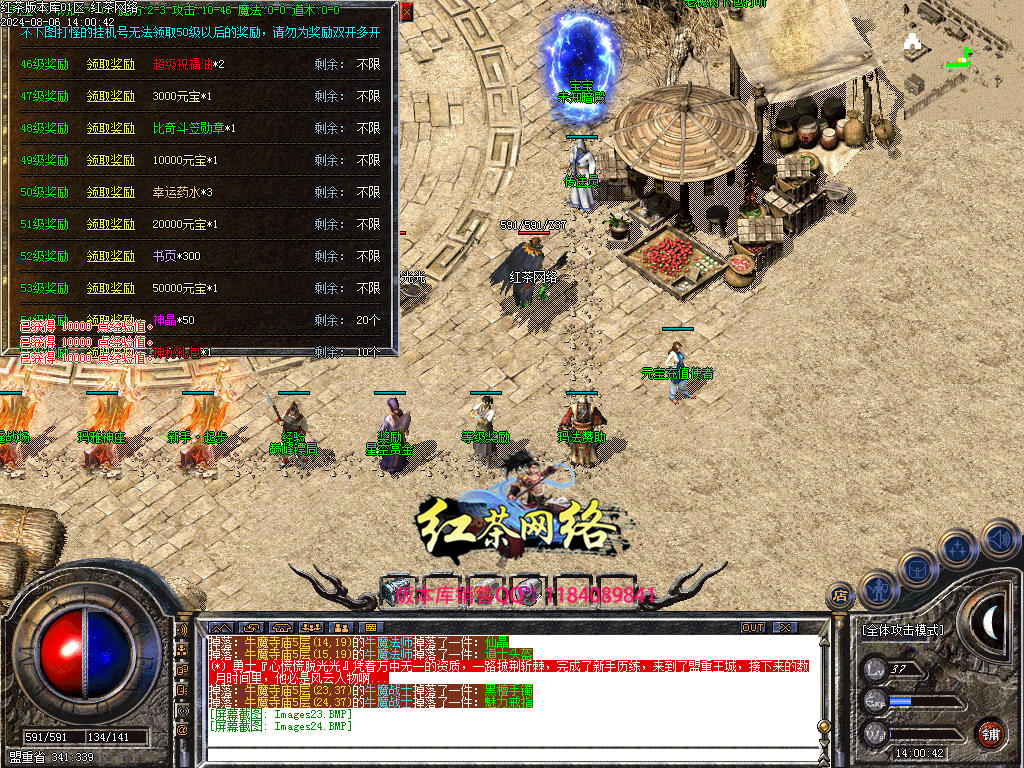Claim the level 46 reward

110,64
